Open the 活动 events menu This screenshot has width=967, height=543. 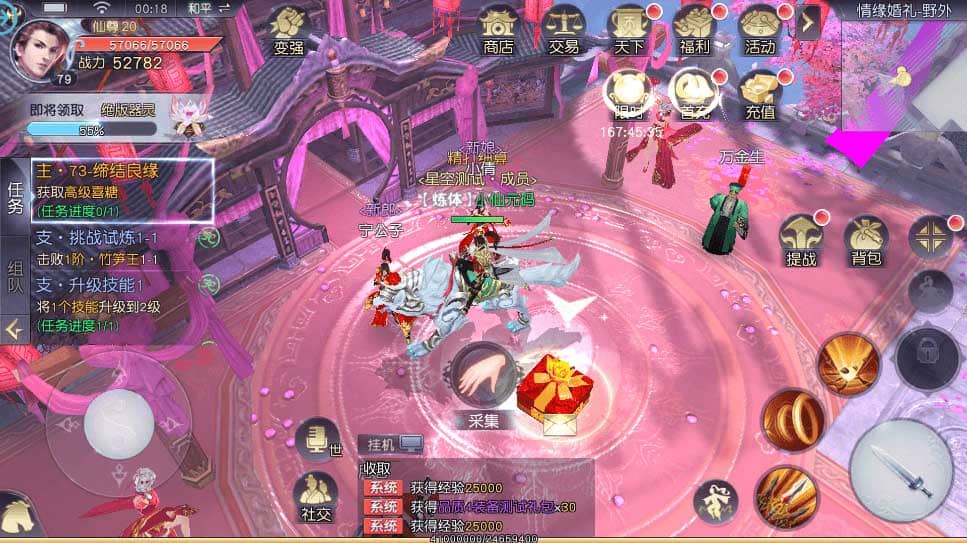pos(760,29)
